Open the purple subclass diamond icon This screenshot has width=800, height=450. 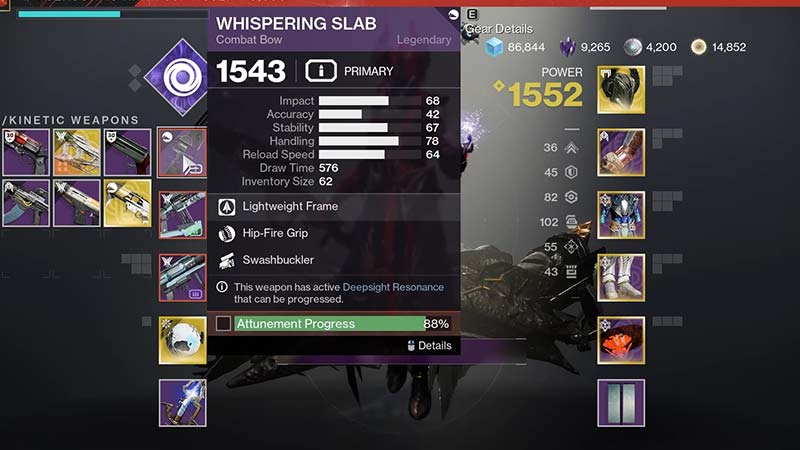click(182, 75)
